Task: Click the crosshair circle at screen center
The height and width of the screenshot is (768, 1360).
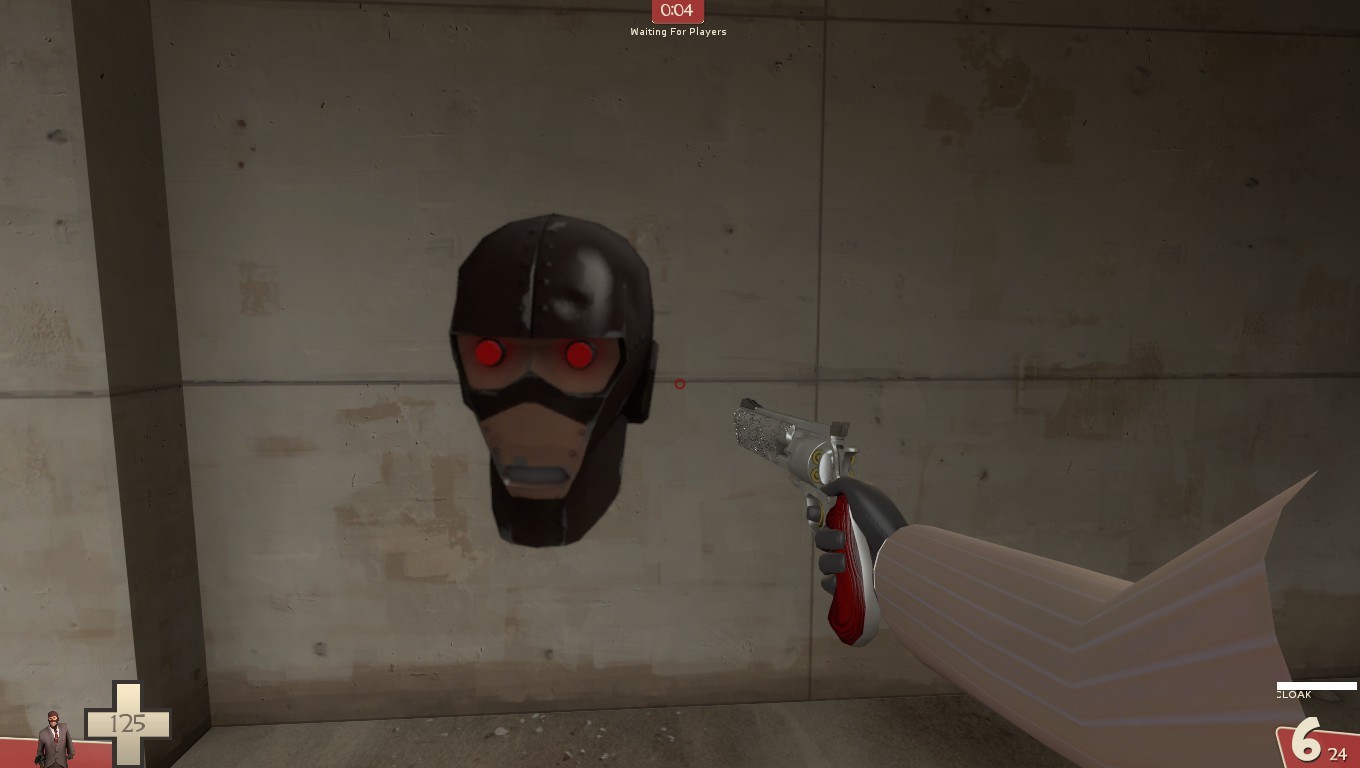Action: [680, 384]
